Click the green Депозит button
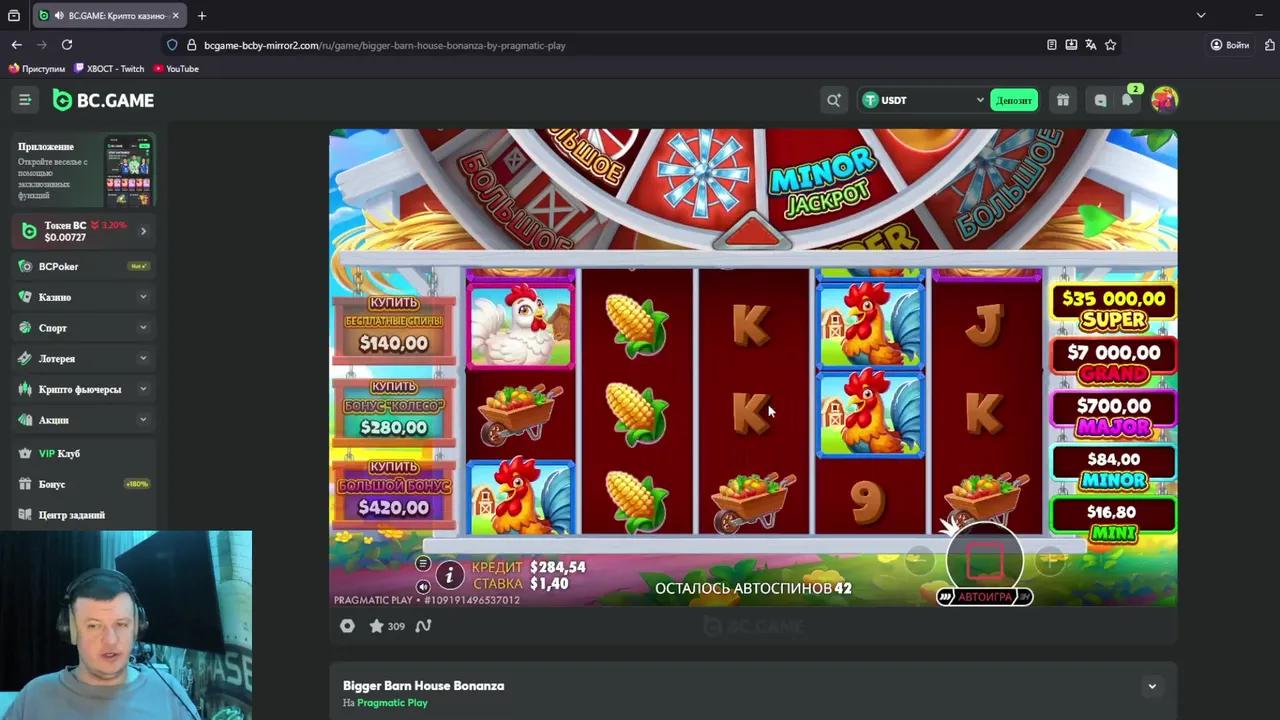1280x720 pixels. click(x=1013, y=100)
